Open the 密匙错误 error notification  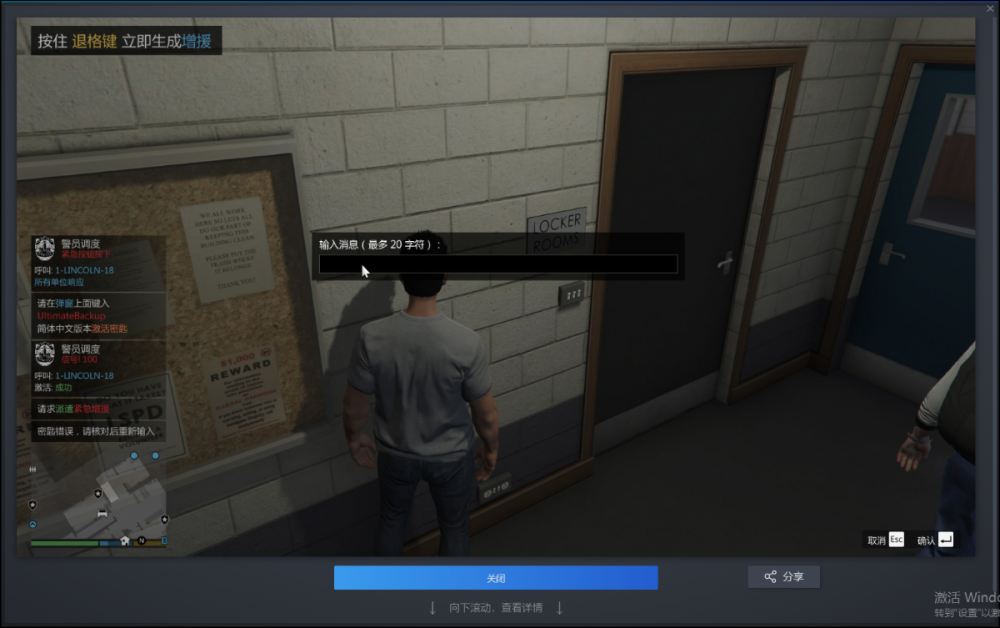[98, 431]
